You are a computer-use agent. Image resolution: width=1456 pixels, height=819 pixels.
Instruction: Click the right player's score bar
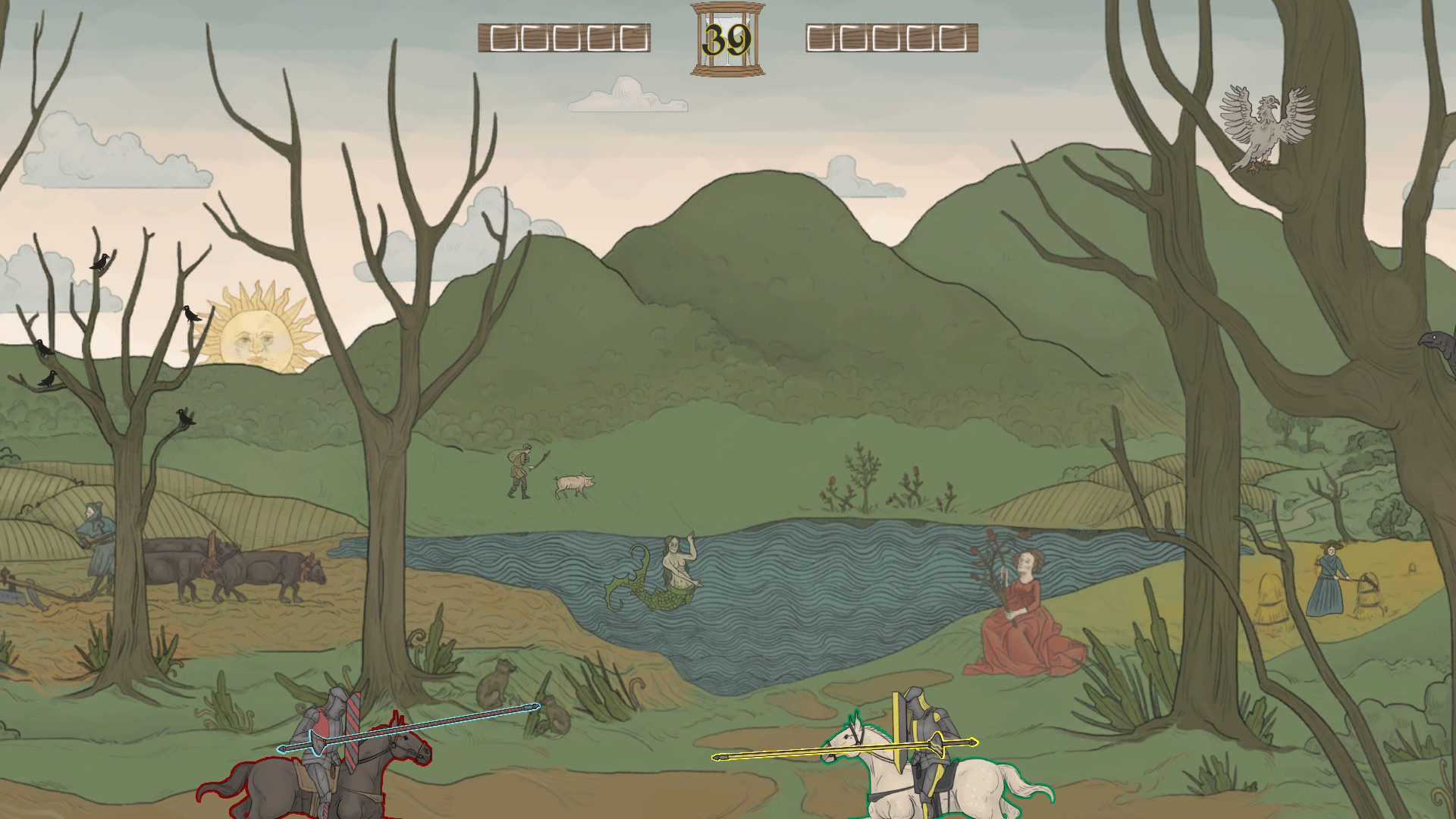point(887,36)
